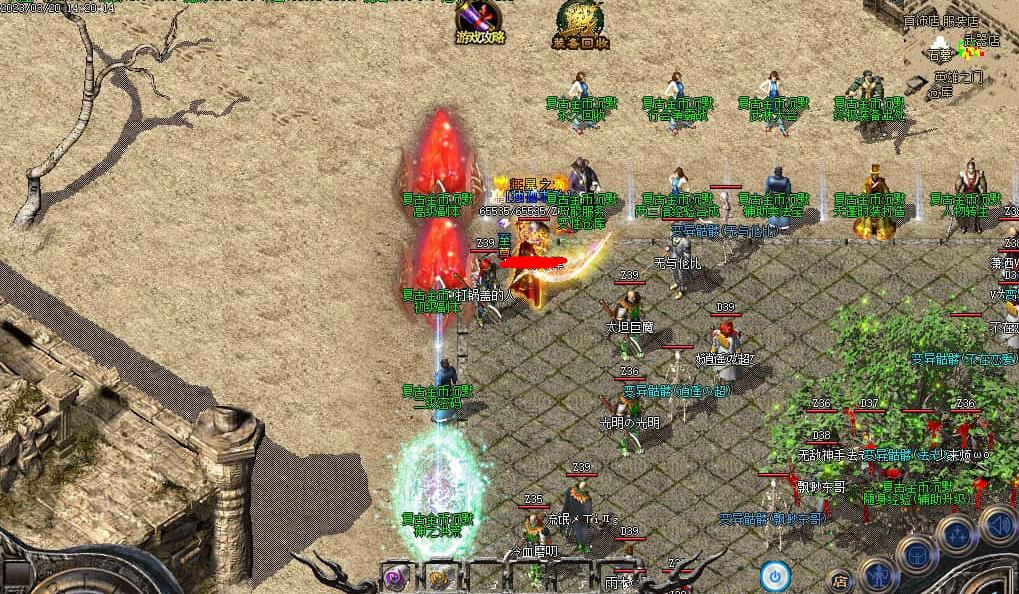Click the blue power button
This screenshot has height=594, width=1019.
[775, 575]
